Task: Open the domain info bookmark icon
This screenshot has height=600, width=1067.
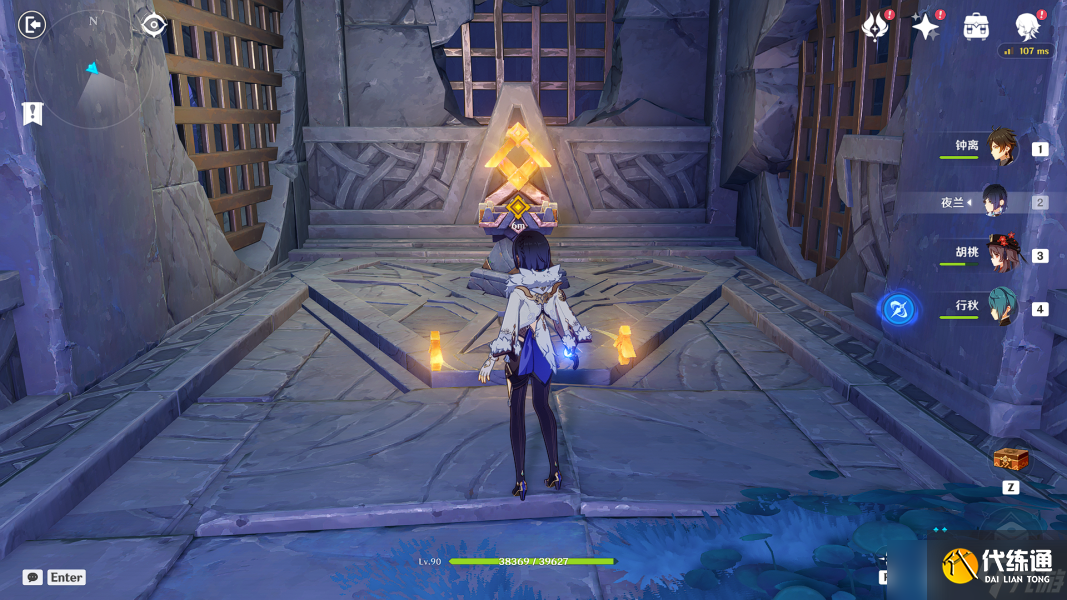Action: point(32,113)
